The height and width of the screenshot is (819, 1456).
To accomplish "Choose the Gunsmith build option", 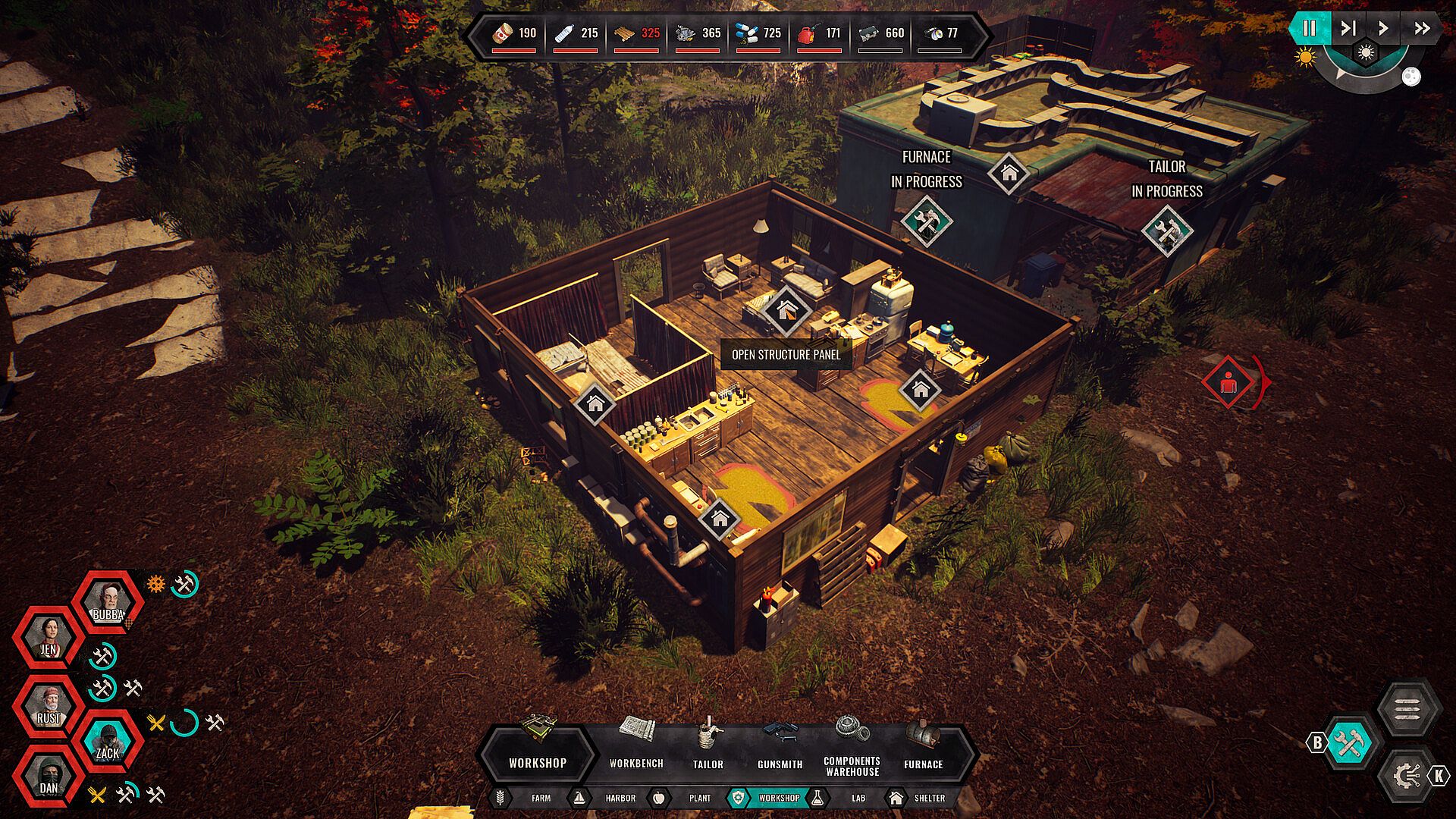I will point(780,744).
